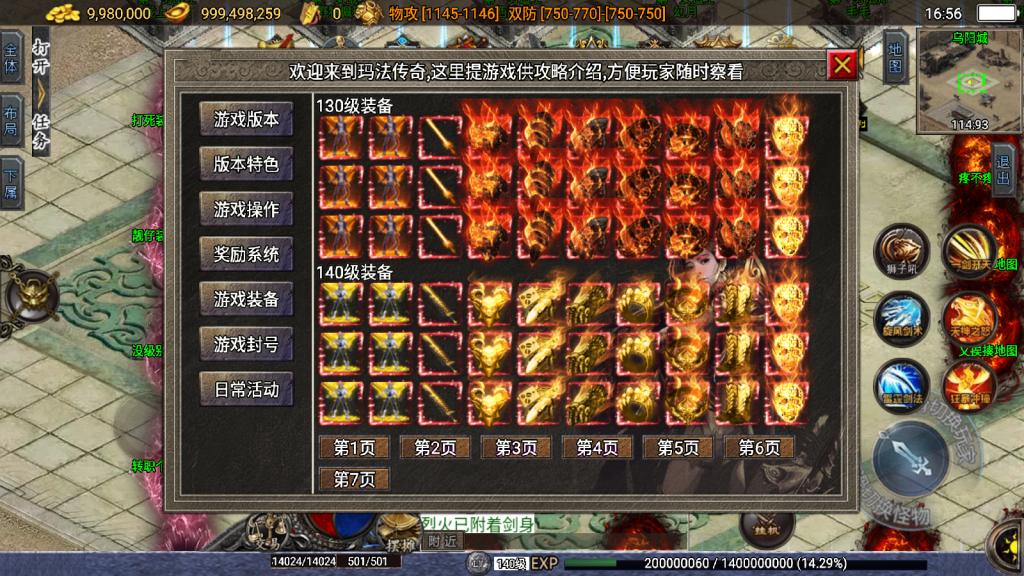1024x576 pixels.
Task: Open the minimap of 乌闷城
Action: pos(968,82)
